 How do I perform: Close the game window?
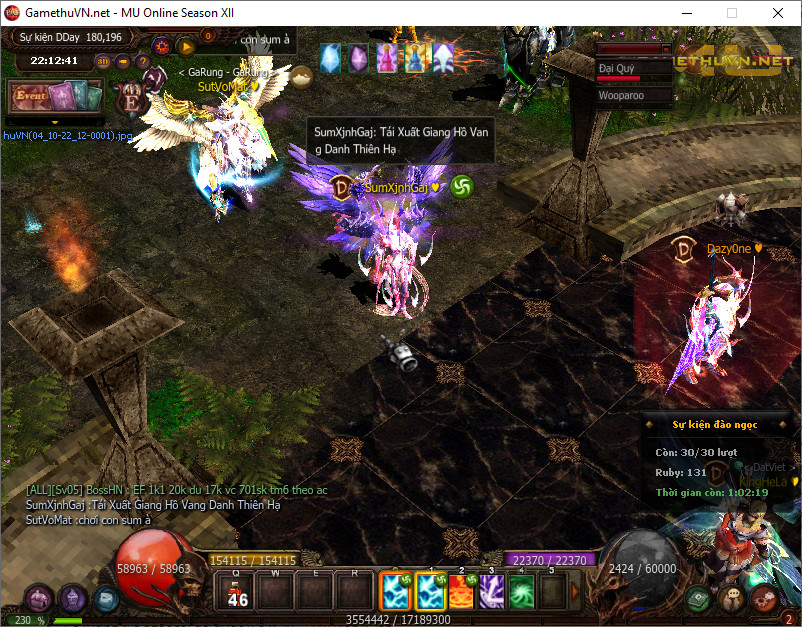[x=778, y=13]
